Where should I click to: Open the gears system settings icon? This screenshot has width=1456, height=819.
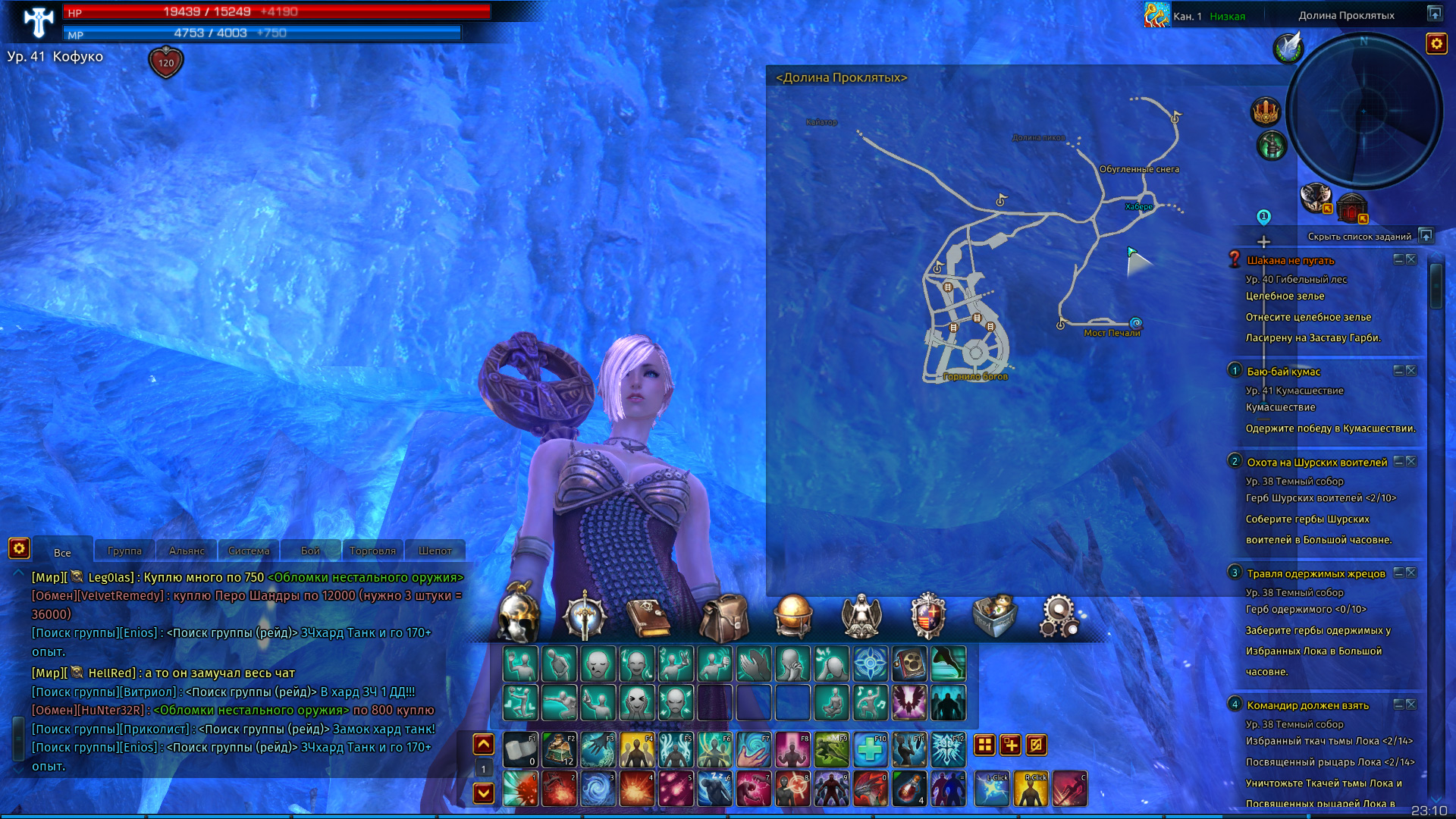pyautogui.click(x=1059, y=616)
